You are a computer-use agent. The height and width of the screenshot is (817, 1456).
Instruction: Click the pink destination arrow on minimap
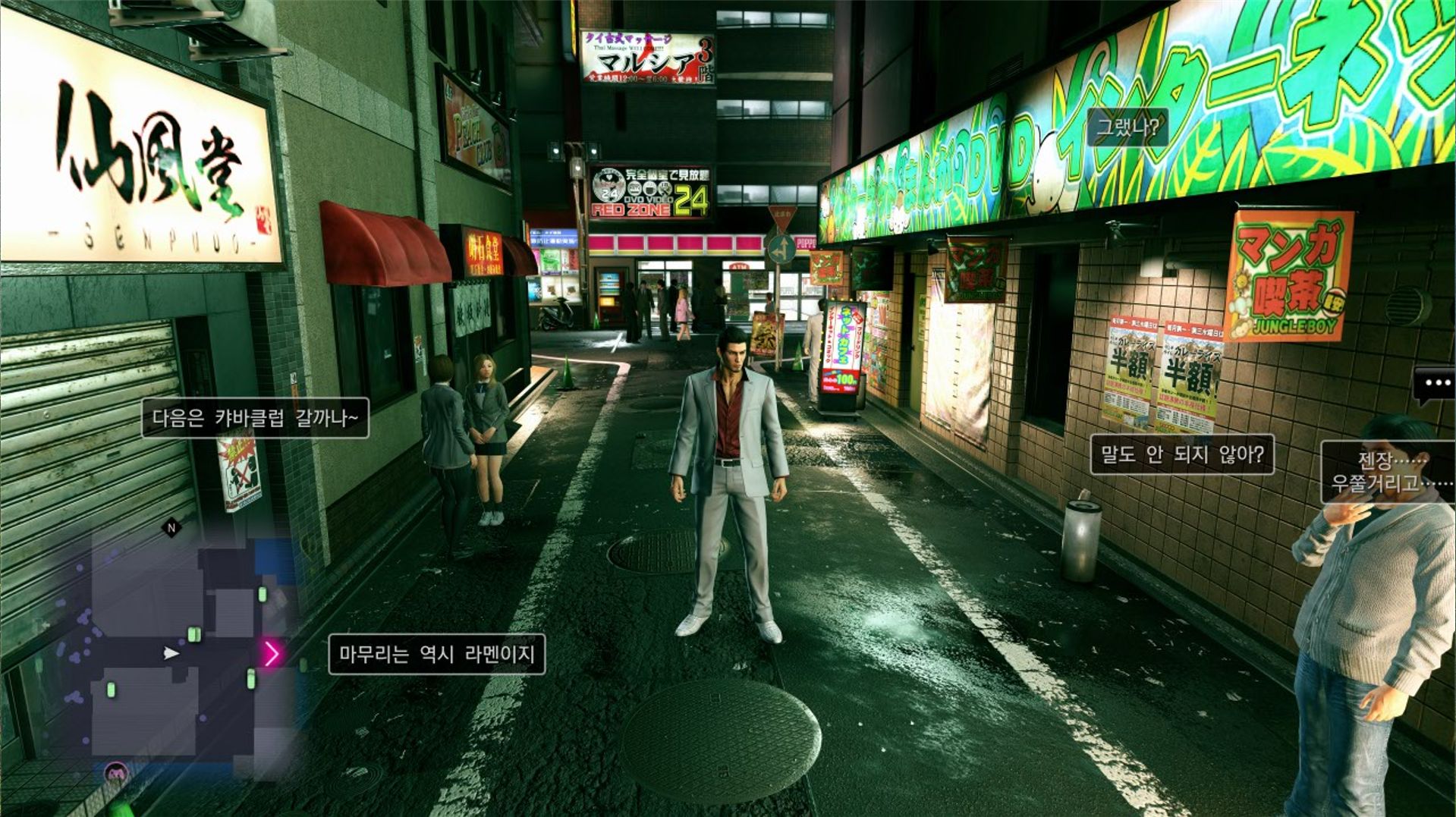point(271,652)
